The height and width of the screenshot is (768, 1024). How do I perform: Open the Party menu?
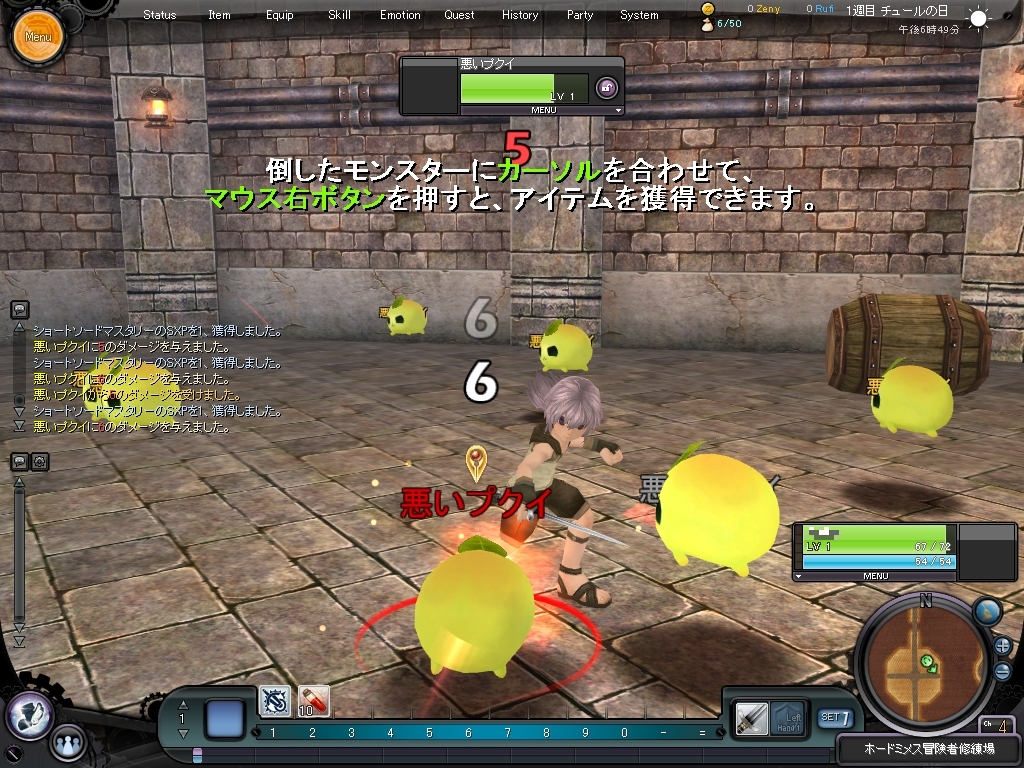[x=580, y=15]
